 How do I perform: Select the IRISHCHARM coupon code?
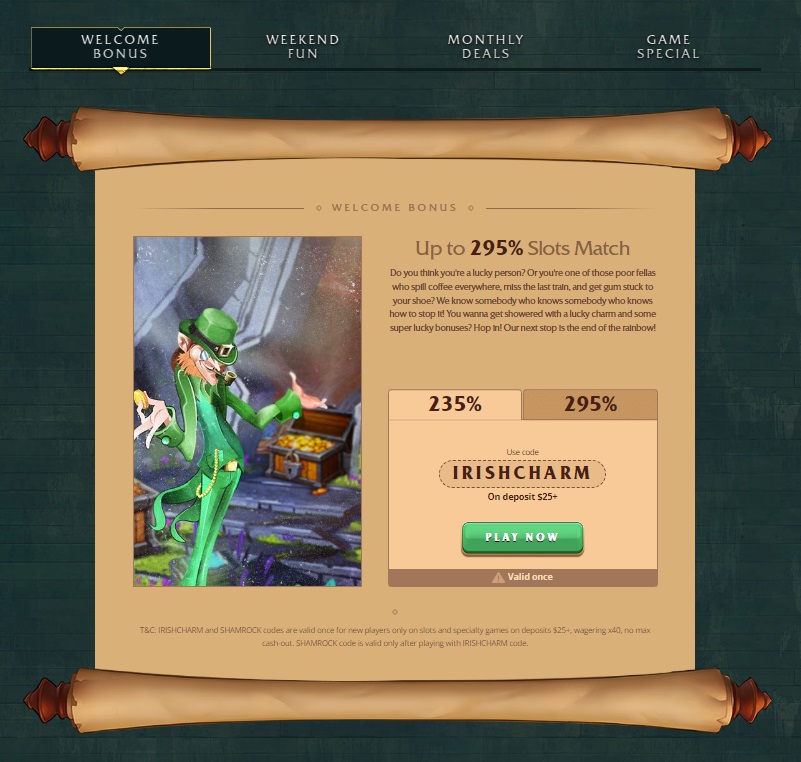pos(522,473)
